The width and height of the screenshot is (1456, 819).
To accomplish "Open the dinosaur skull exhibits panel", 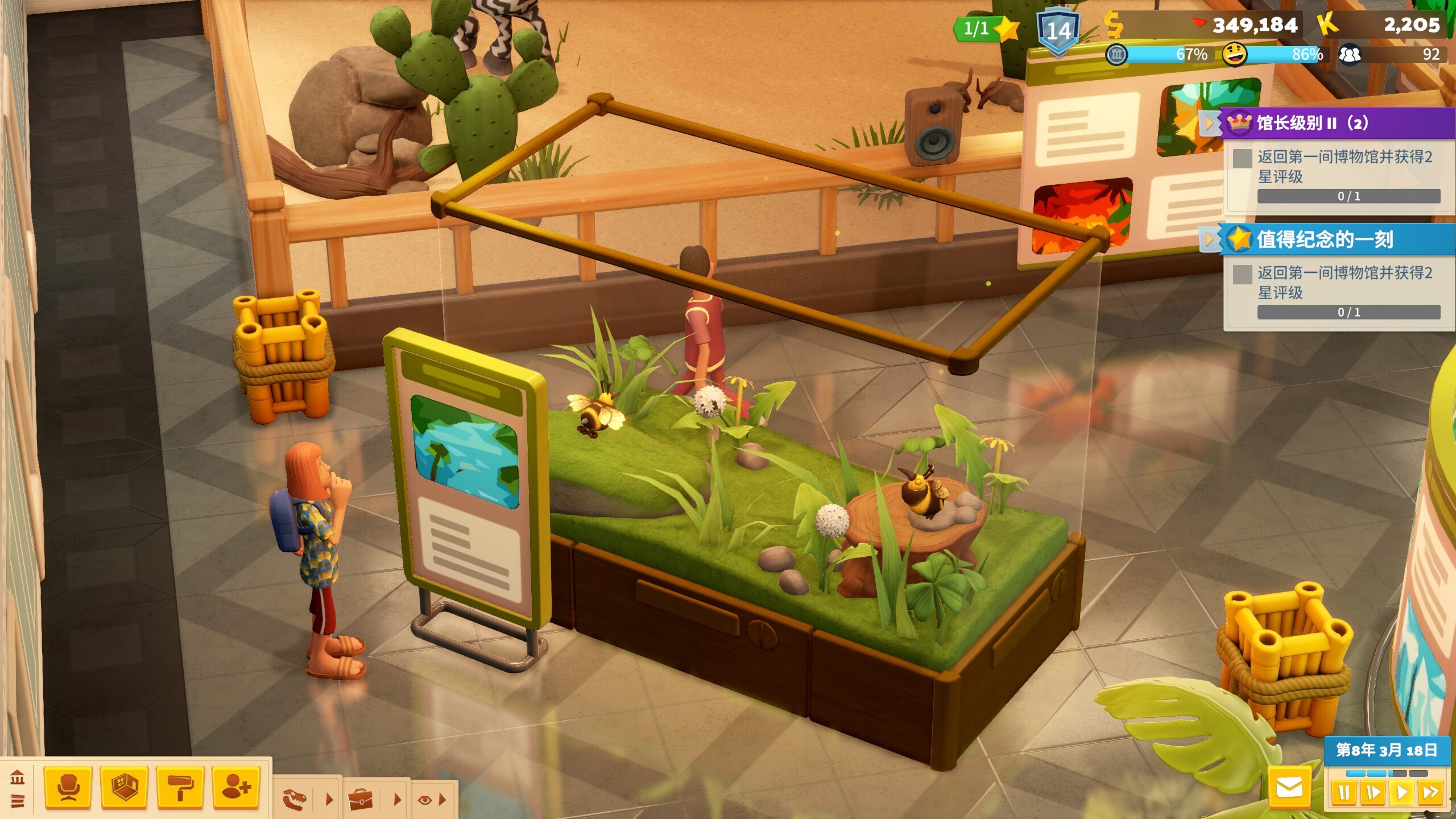I will coord(296,799).
